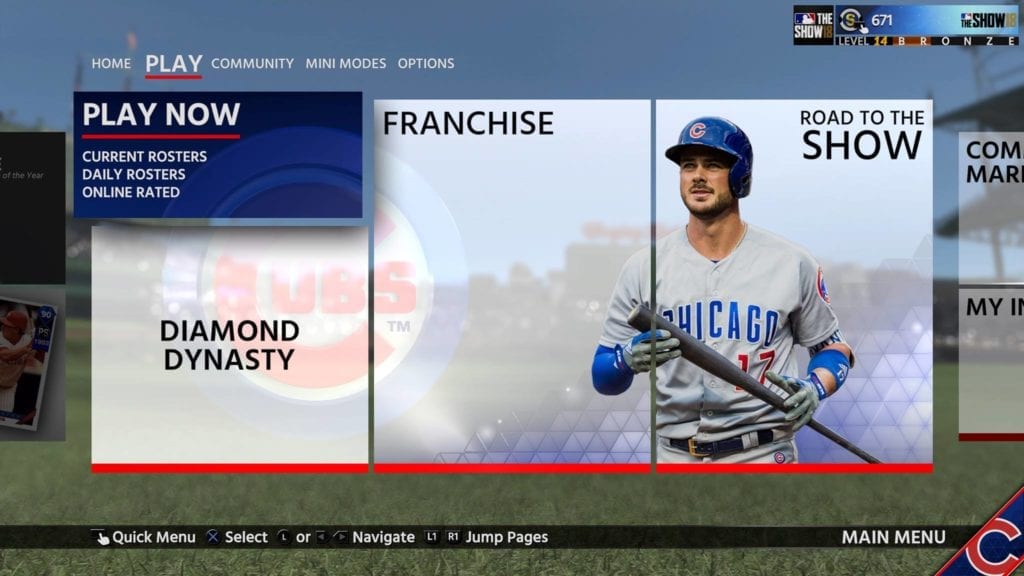Go to the Mini Modes tab
Screen dimensions: 1024x576
click(x=345, y=63)
